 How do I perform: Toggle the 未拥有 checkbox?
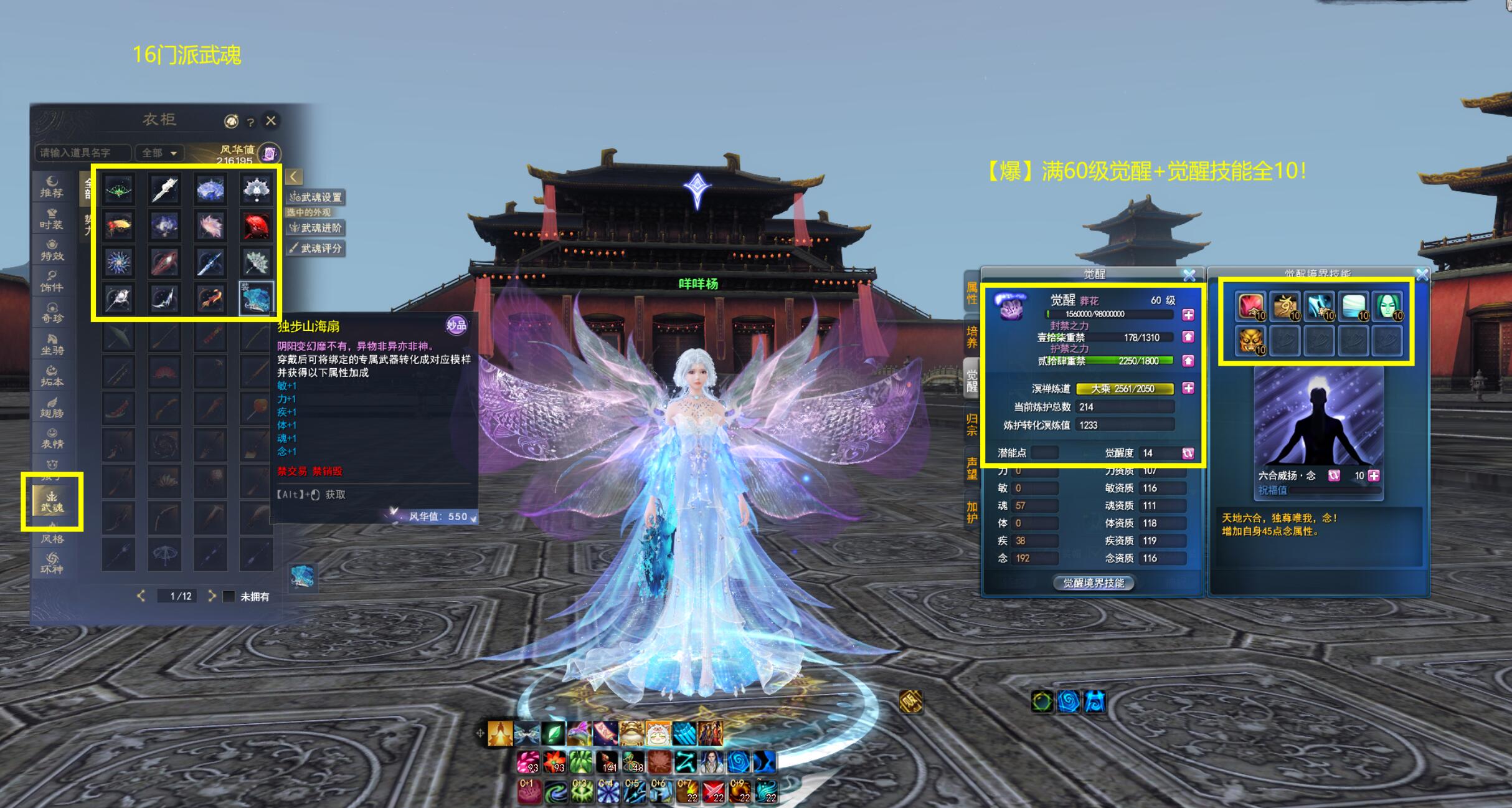pos(229,597)
